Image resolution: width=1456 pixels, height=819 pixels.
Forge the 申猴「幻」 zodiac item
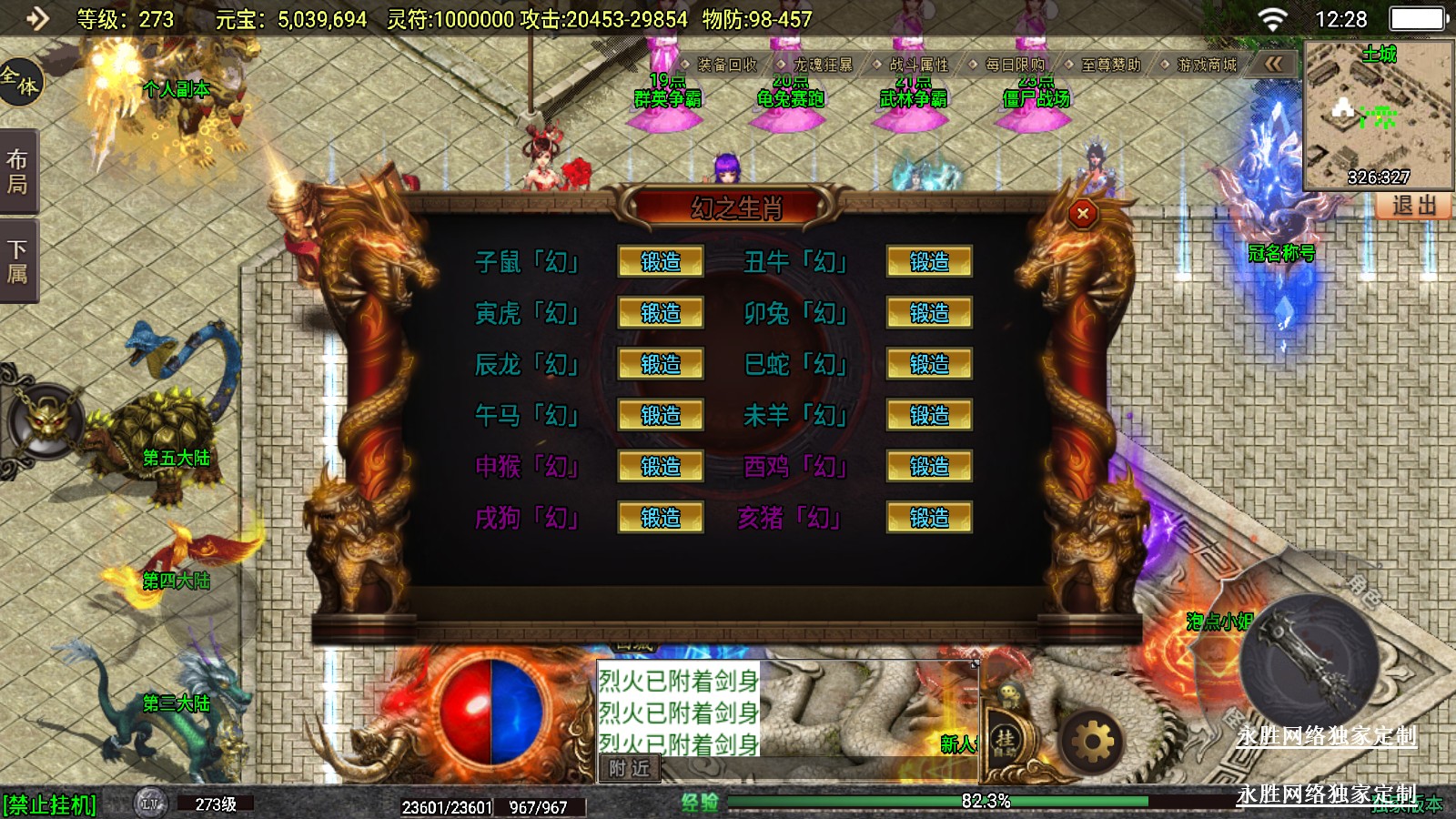pyautogui.click(x=661, y=467)
